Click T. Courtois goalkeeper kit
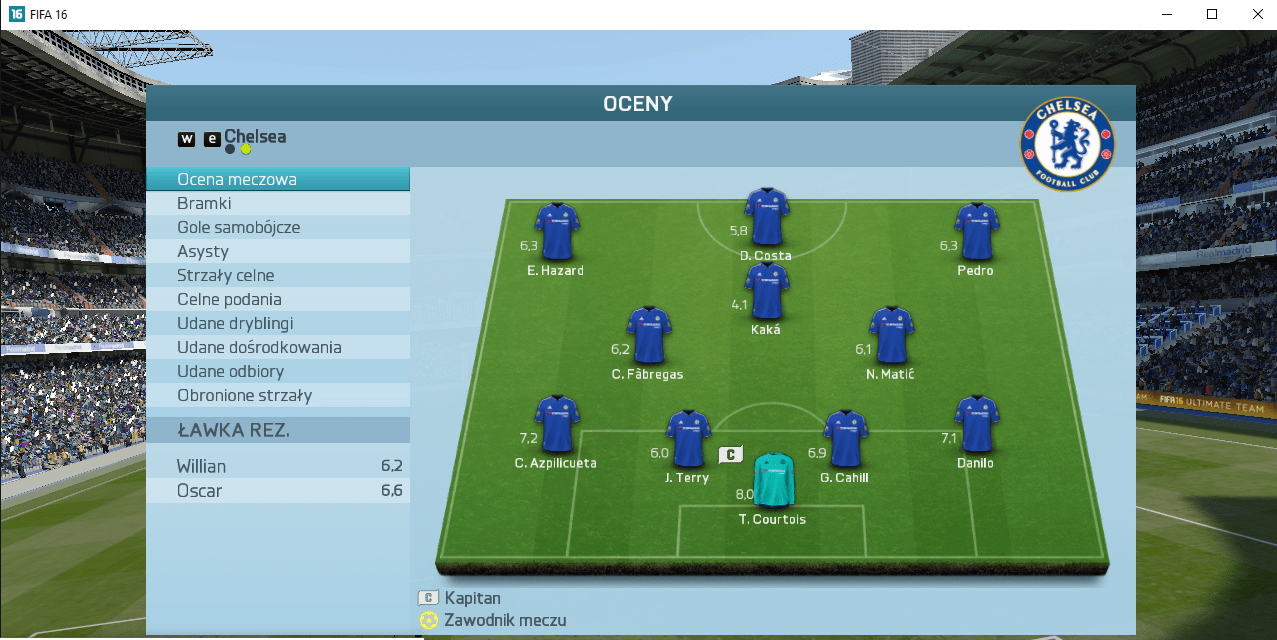This screenshot has height=640, width=1277. (772, 481)
